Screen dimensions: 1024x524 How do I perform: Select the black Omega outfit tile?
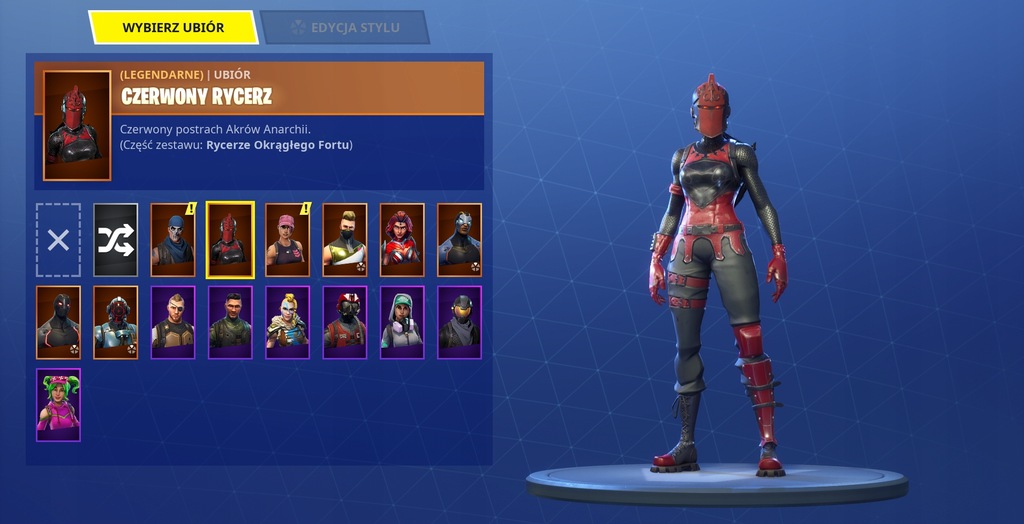pos(59,322)
